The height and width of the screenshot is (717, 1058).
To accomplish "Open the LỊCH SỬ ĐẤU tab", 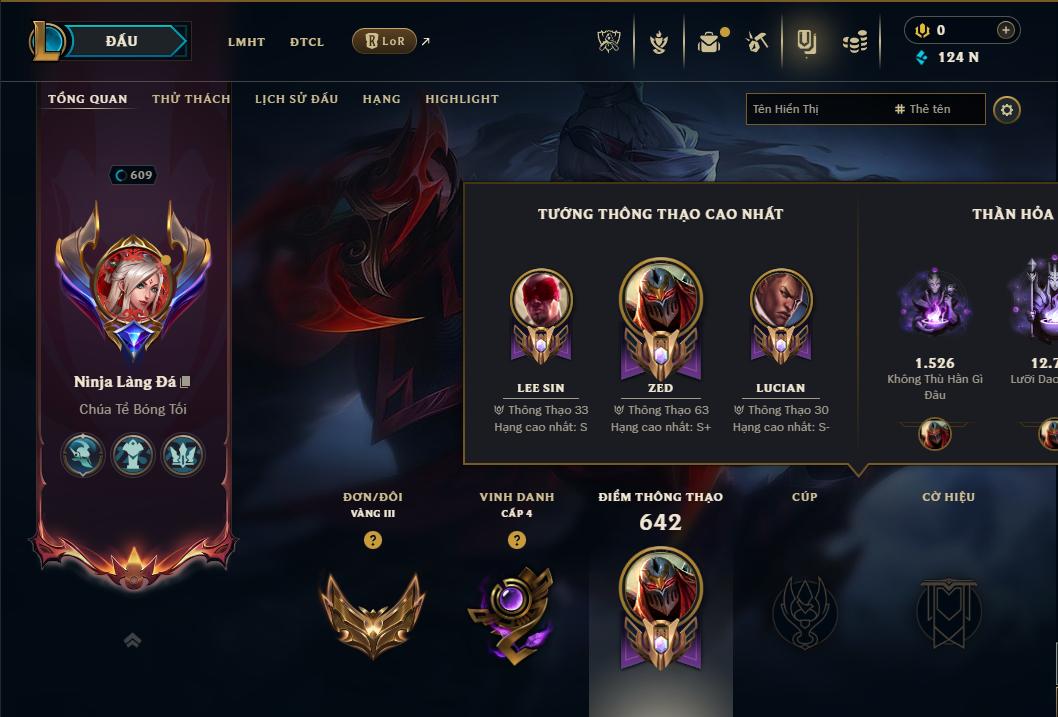I will [296, 99].
